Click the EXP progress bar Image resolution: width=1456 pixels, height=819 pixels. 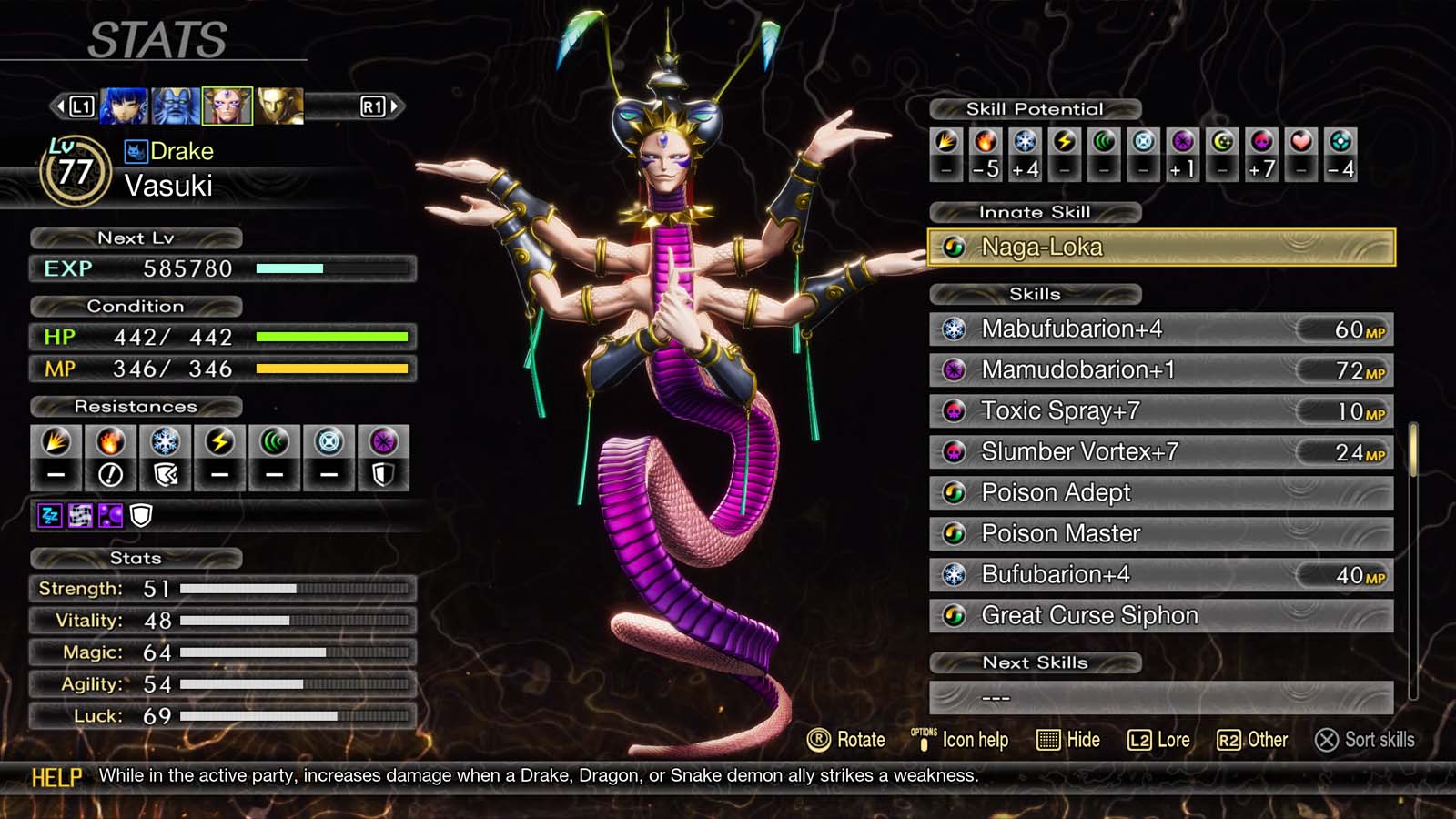point(332,268)
